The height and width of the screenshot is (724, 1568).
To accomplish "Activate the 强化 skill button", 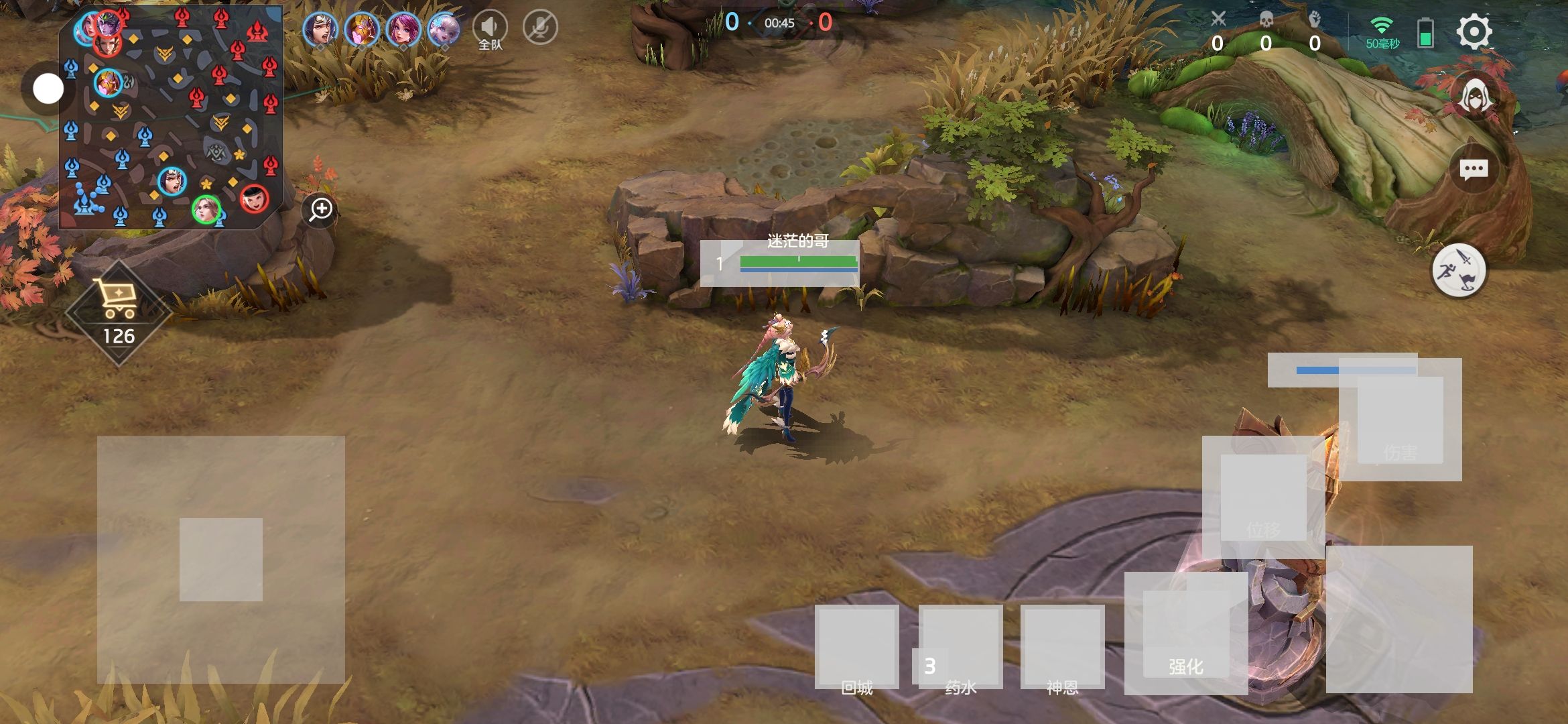I will [x=1185, y=633].
